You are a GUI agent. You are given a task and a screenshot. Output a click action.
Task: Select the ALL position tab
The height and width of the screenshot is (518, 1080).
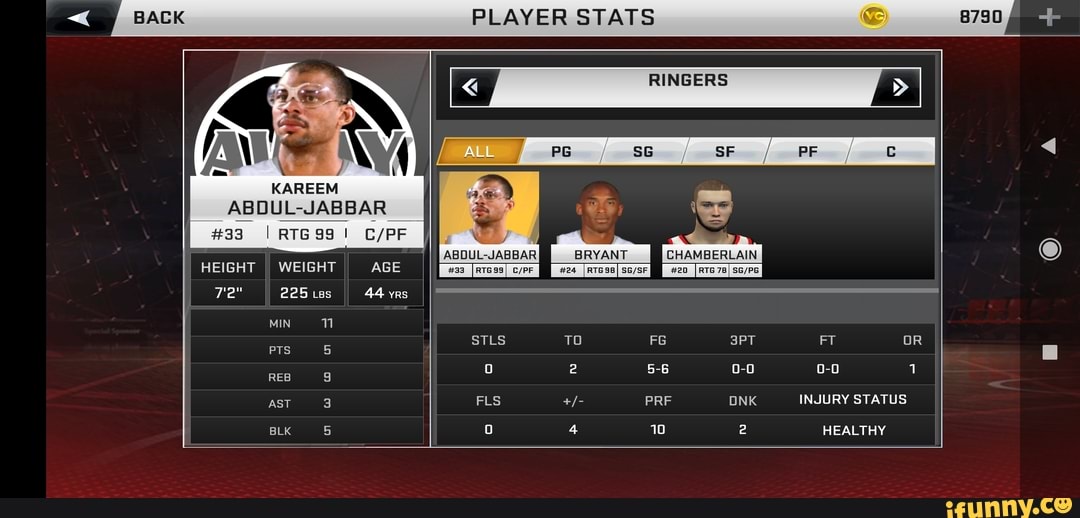tap(480, 152)
